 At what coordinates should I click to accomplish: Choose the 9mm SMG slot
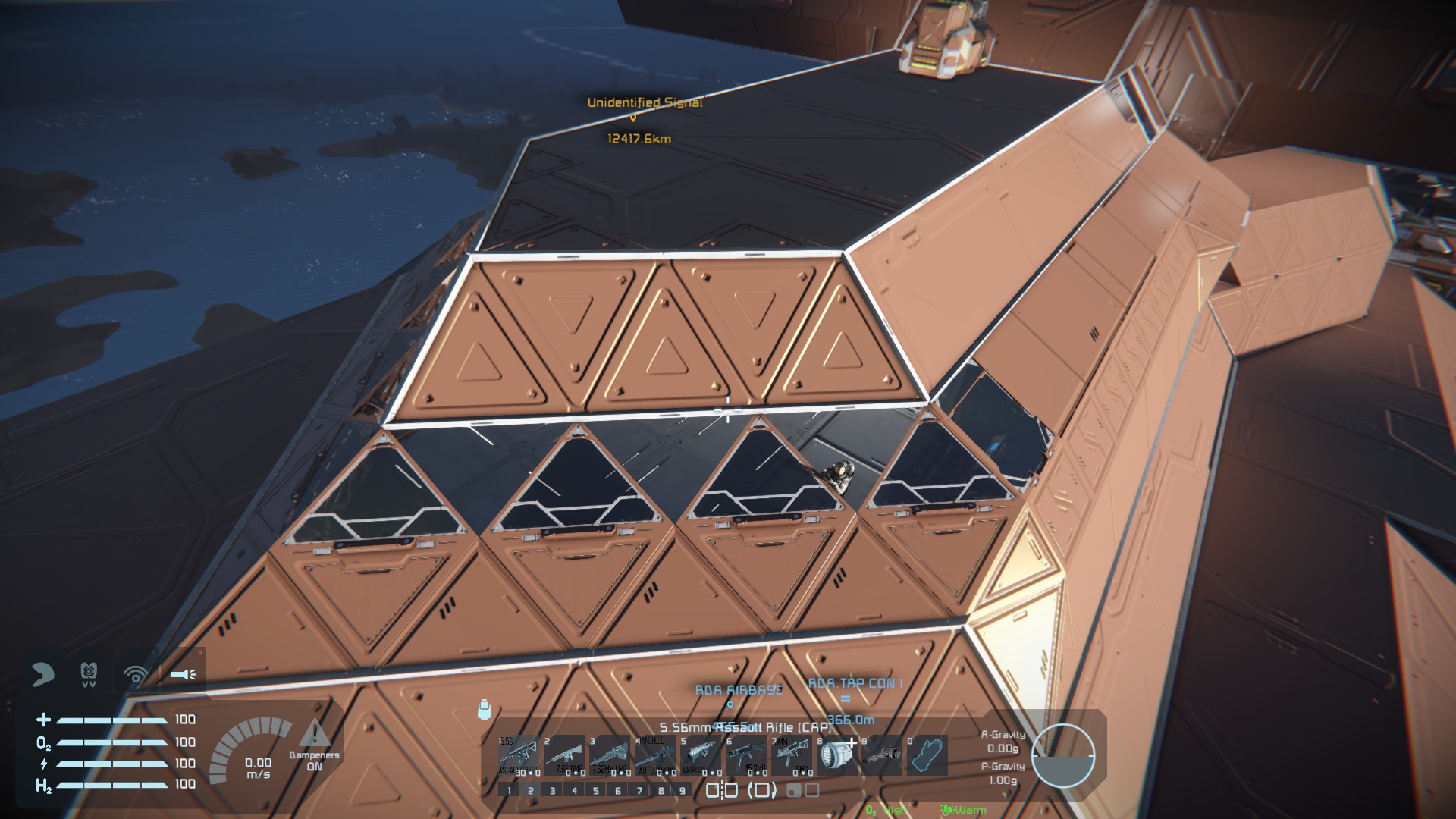point(791,755)
